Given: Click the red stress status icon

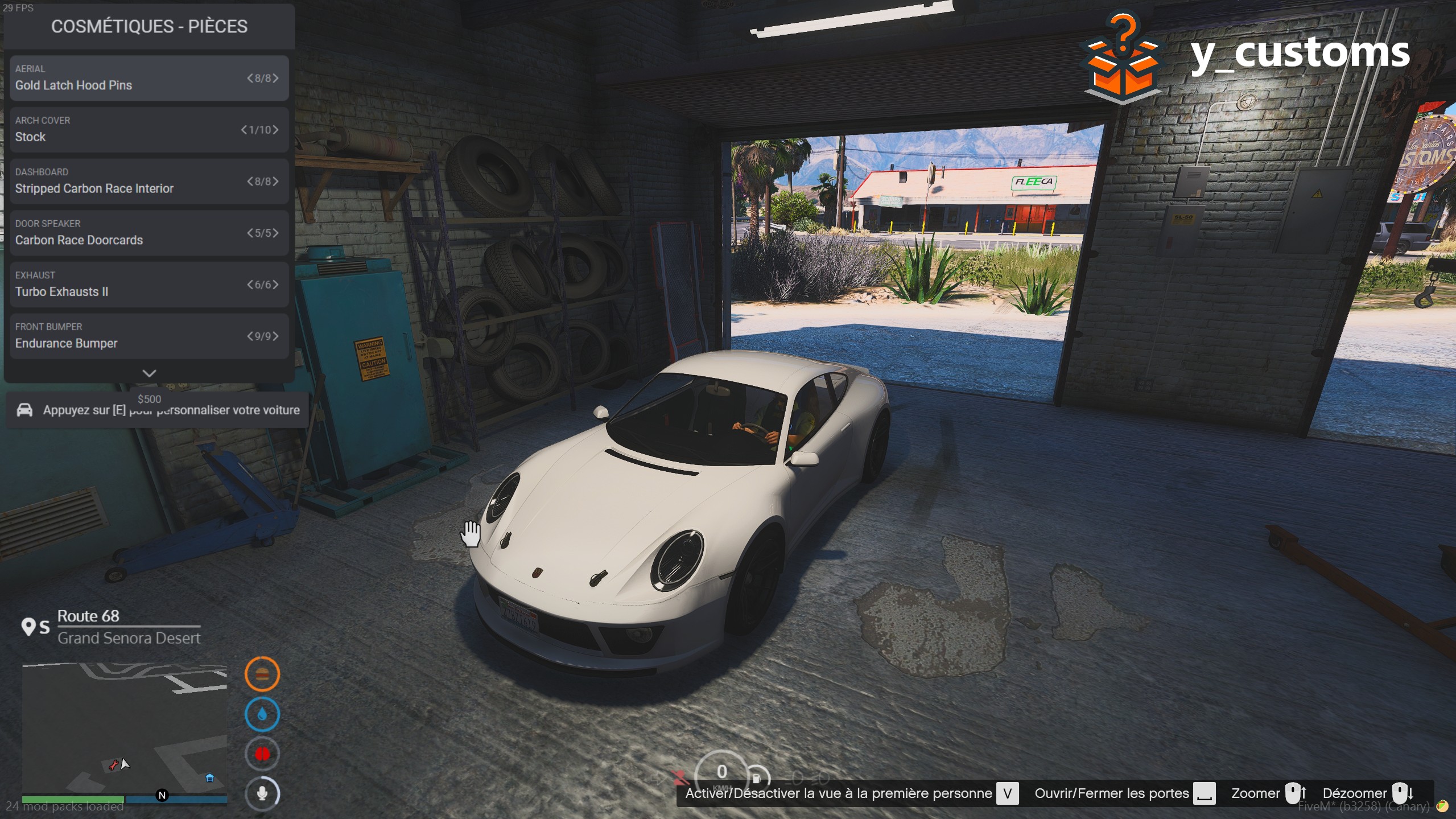Looking at the screenshot, I should [262, 754].
